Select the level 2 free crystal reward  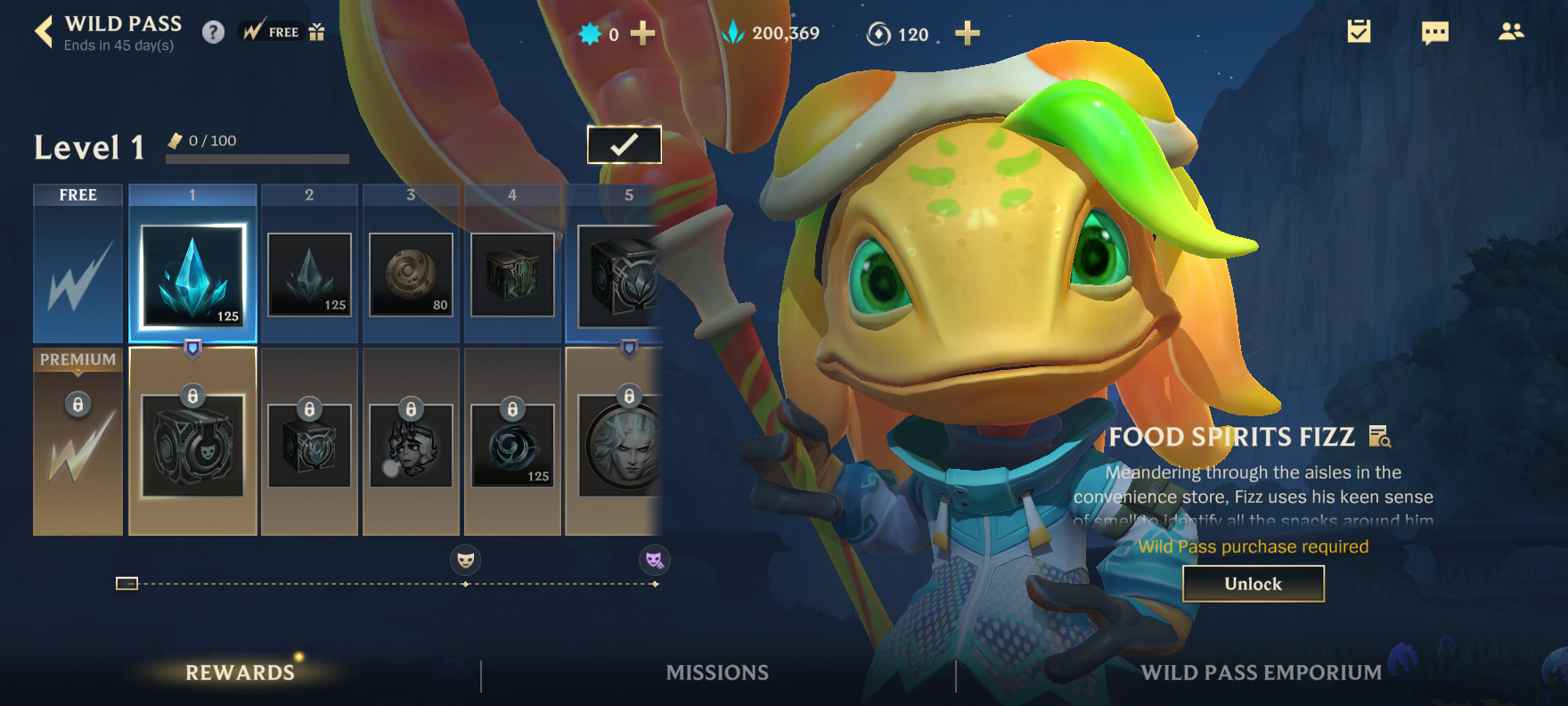click(x=309, y=275)
